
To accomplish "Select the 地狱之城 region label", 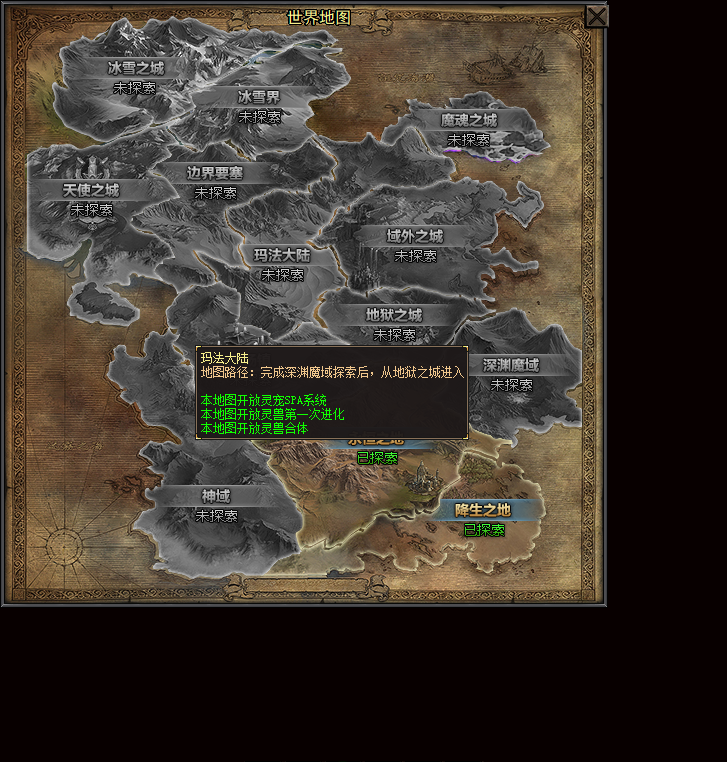I will (394, 315).
